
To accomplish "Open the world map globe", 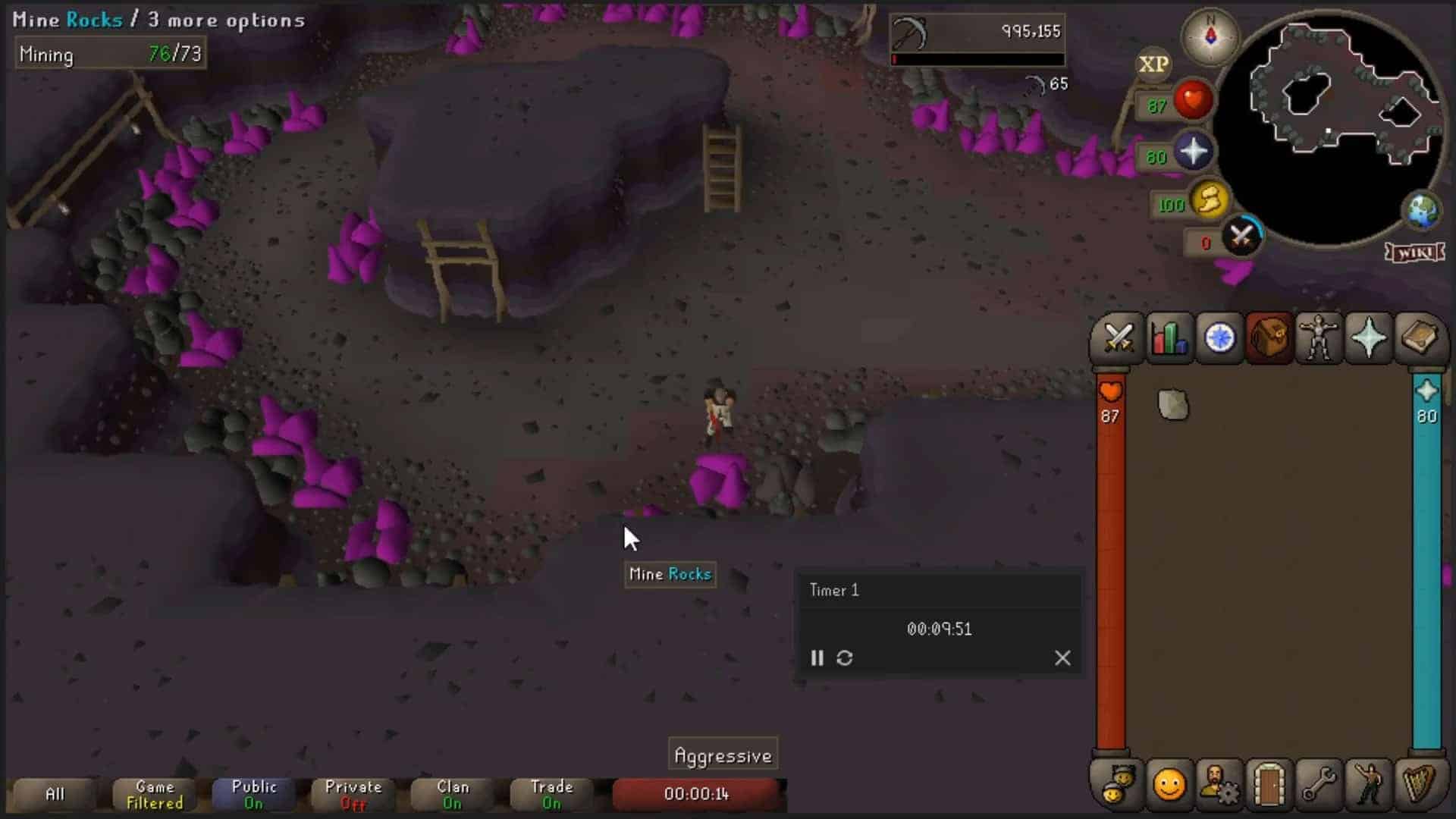I will click(1423, 211).
